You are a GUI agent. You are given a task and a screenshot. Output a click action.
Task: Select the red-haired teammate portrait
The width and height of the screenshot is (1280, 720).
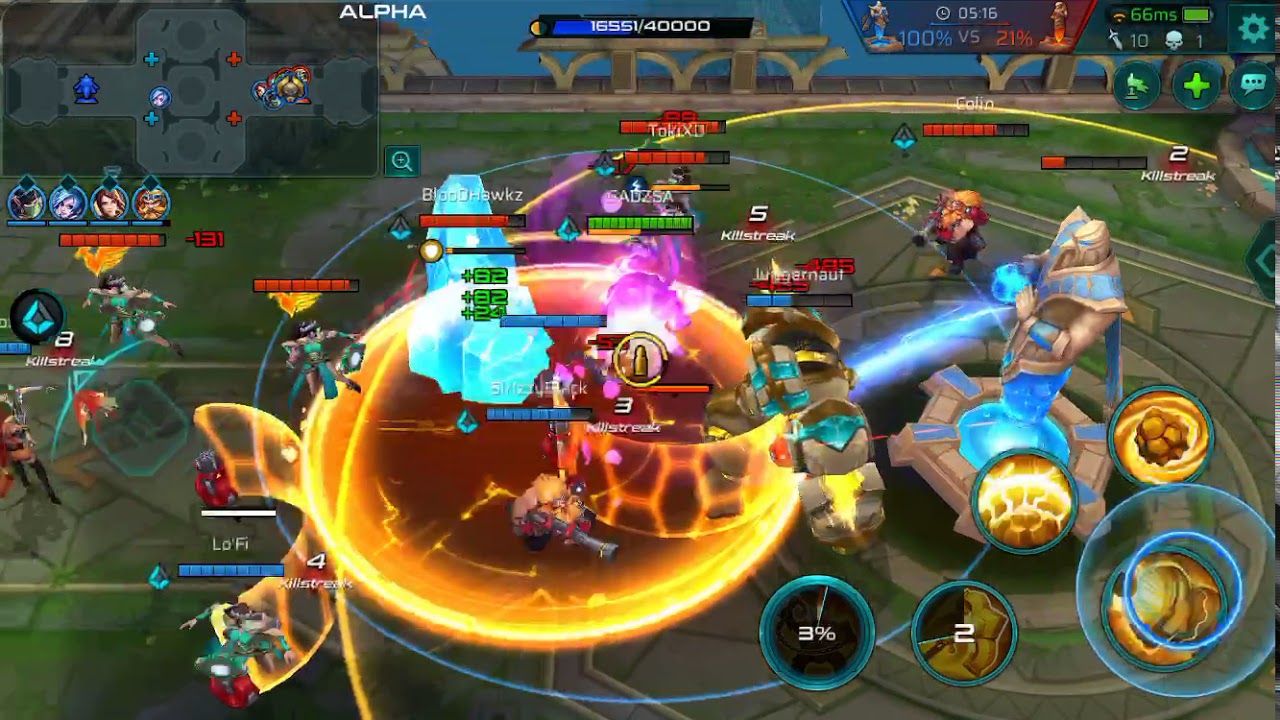pos(110,202)
